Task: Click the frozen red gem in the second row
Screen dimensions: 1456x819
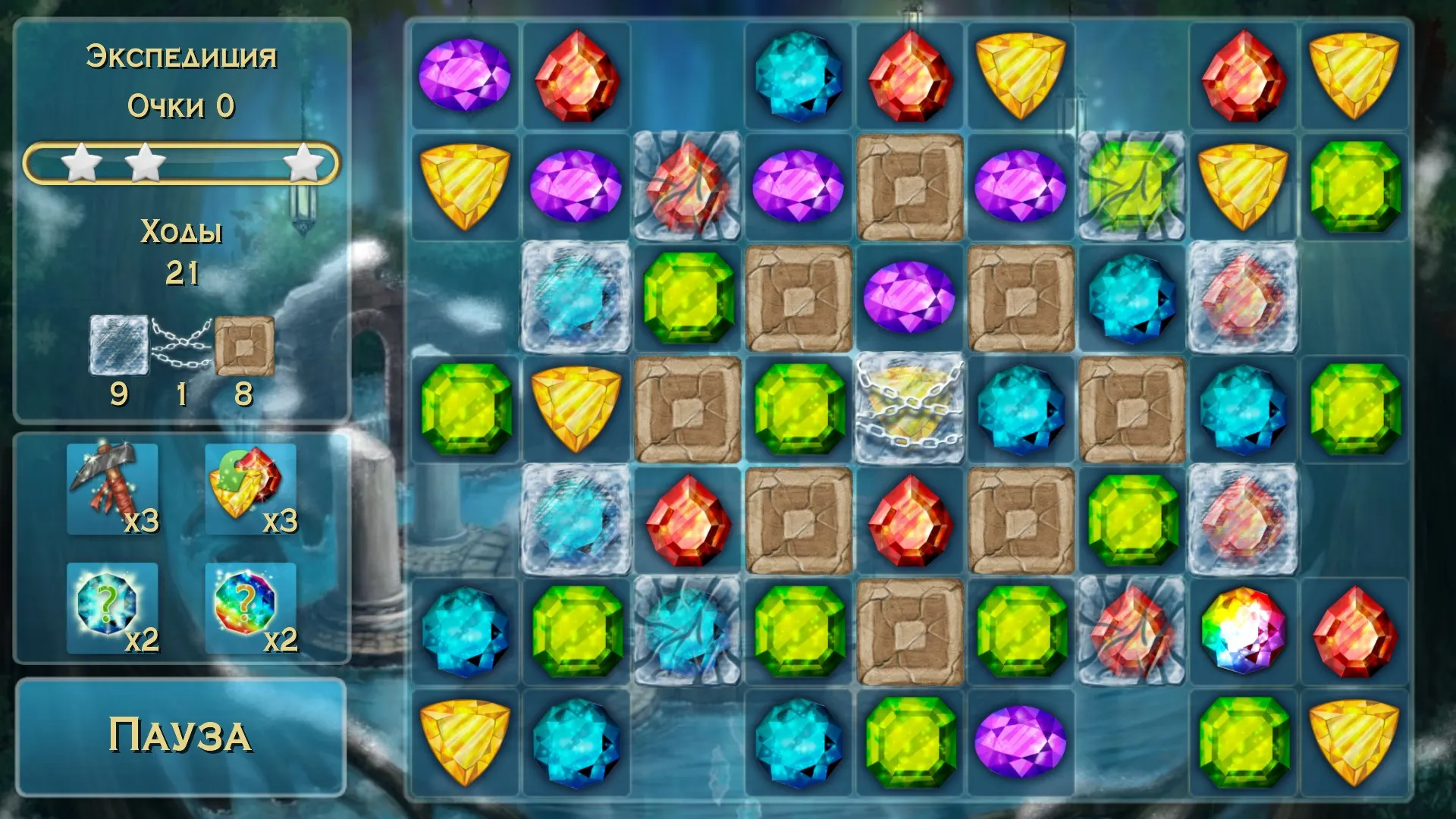Action: 686,186
